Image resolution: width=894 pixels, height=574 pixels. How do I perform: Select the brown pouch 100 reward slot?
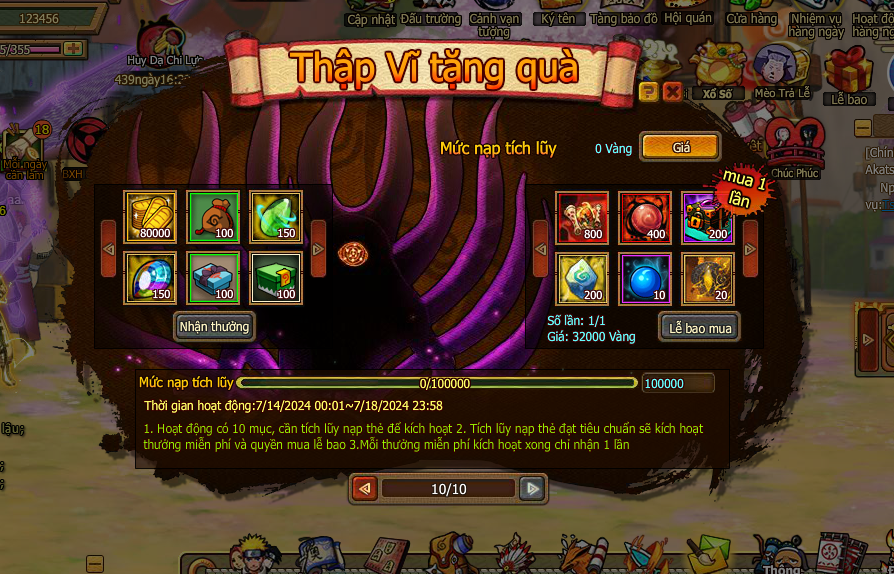click(214, 217)
